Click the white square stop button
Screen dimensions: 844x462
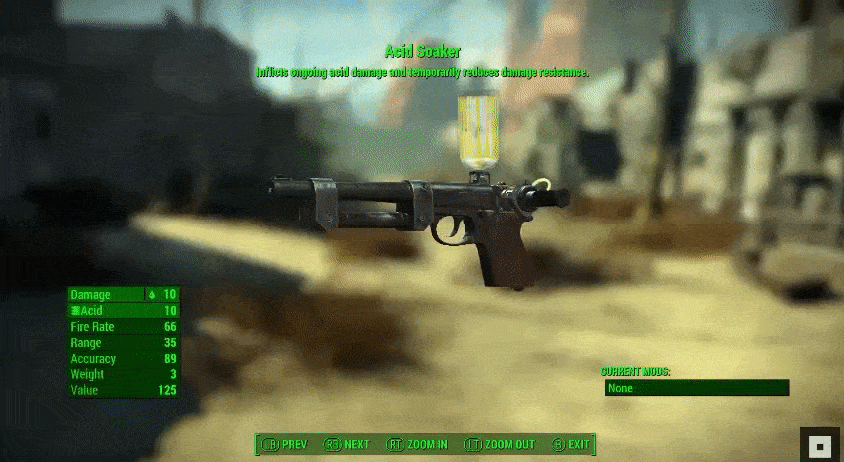point(820,445)
